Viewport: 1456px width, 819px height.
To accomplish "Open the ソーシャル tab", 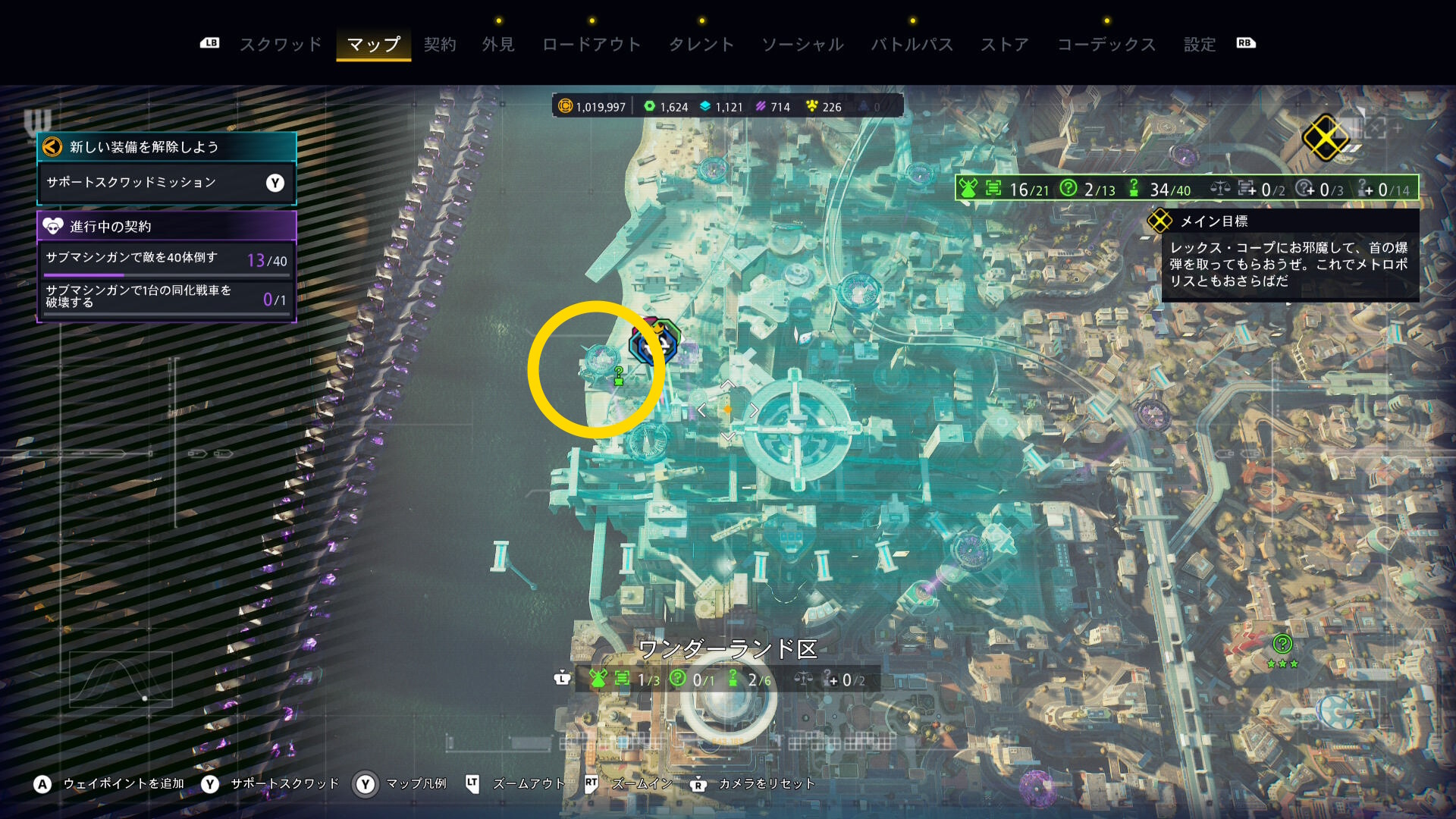I will coord(802,45).
